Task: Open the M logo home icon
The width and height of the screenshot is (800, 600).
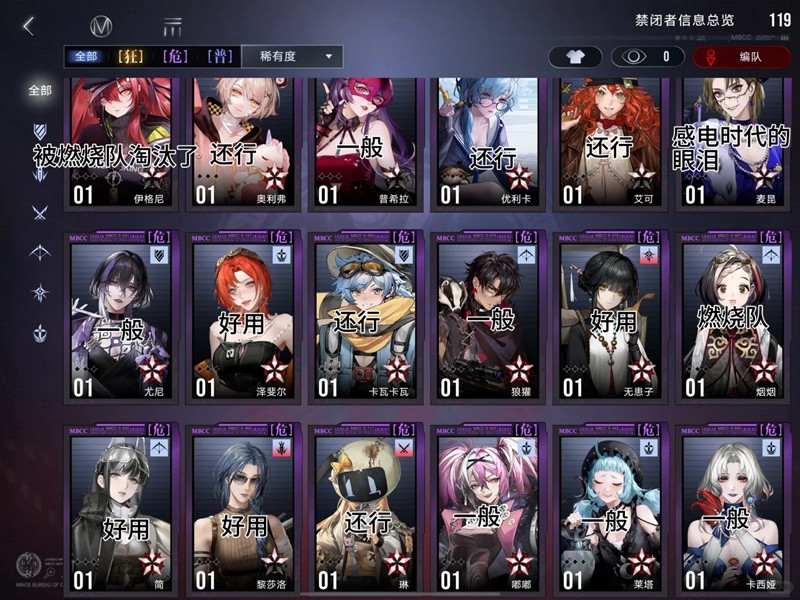Action: [x=100, y=27]
